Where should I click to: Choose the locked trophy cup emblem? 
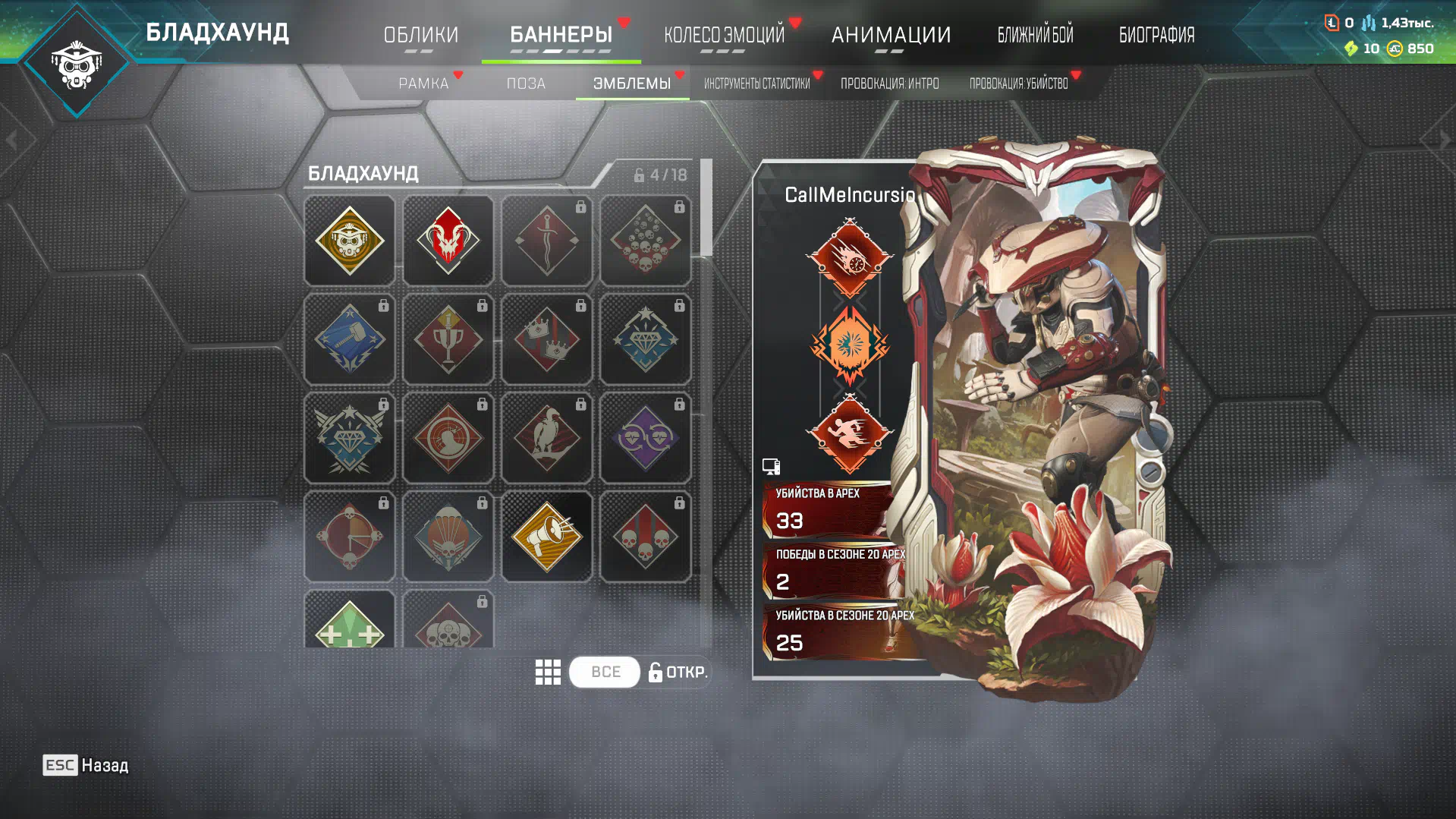coord(448,339)
